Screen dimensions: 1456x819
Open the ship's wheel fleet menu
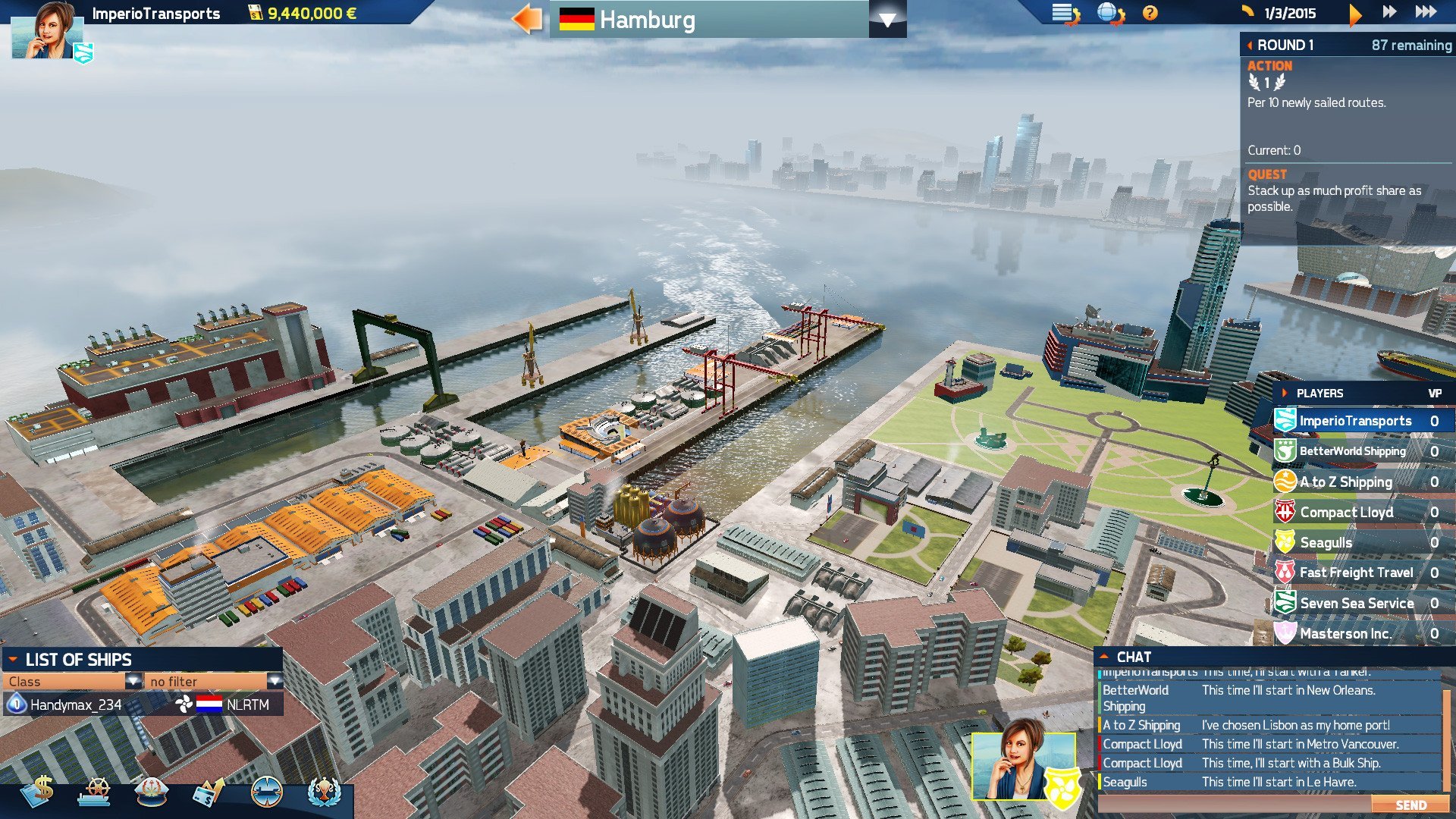coord(96,792)
